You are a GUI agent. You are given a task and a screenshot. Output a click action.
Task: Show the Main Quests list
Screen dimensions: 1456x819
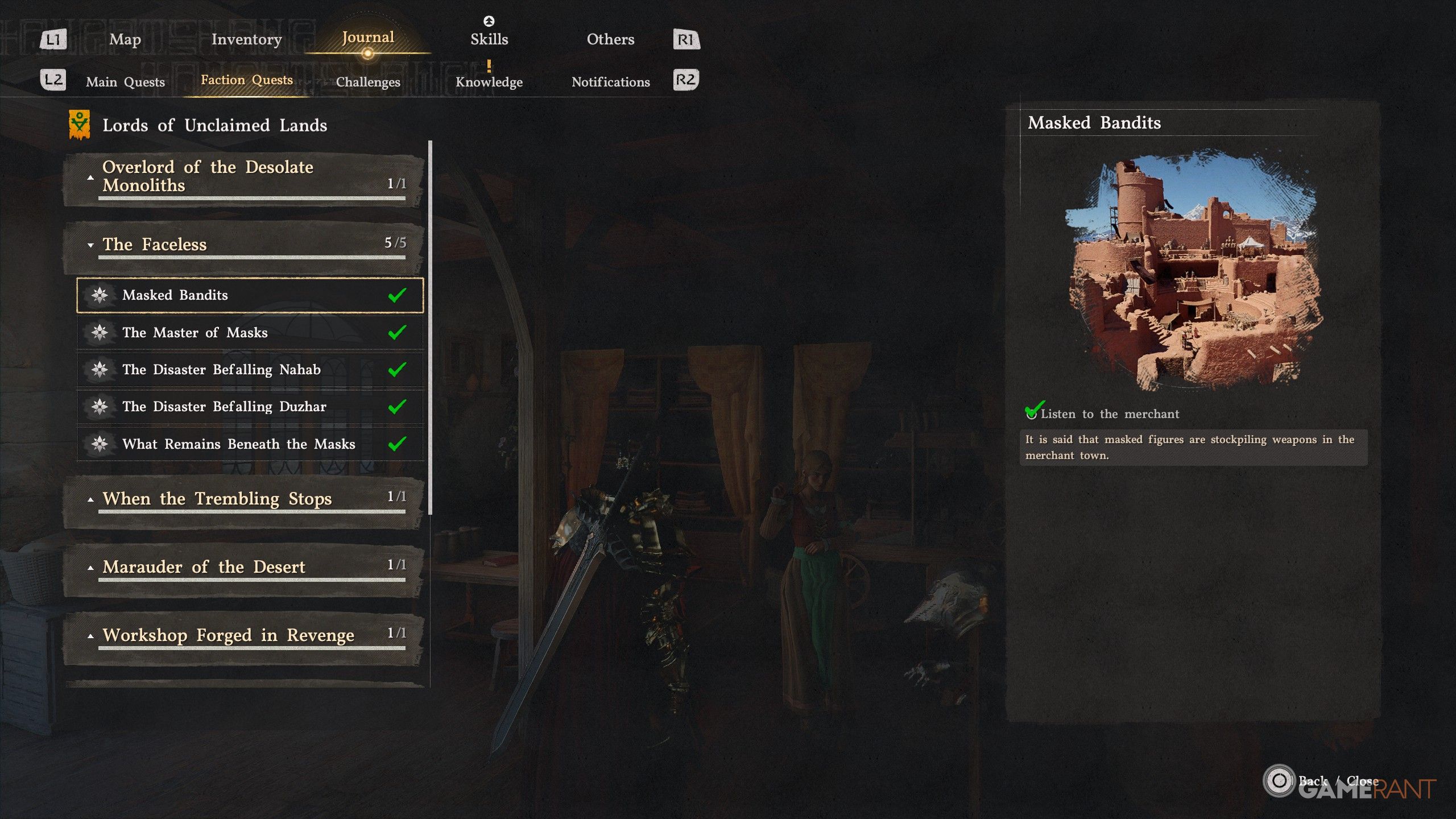[x=125, y=82]
